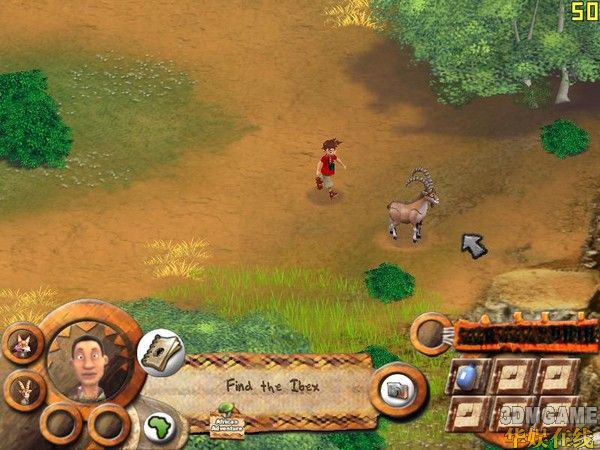The image size is (600, 450).
Task: Select the blue pouch inventory slot
Action: [x=468, y=376]
